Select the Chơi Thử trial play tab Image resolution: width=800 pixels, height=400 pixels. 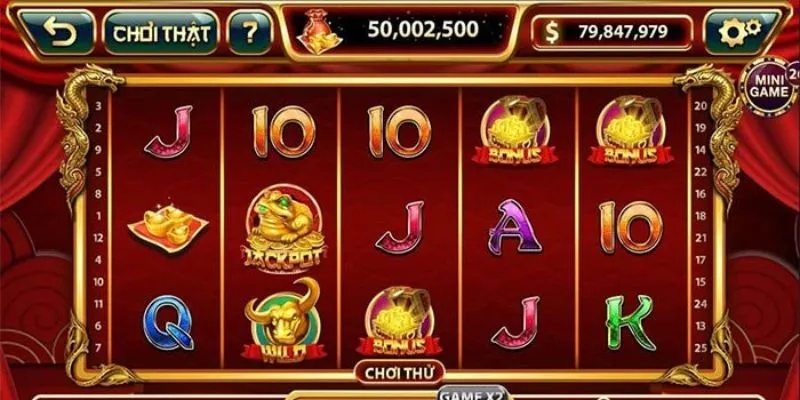(x=399, y=370)
